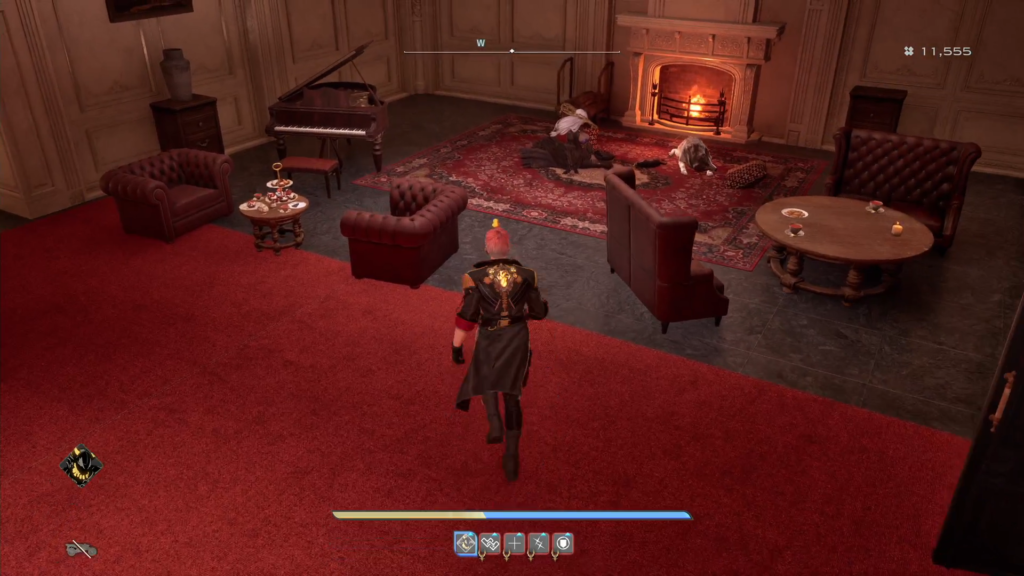1024x576 pixels.
Task: Activate the linked-diamonds ability icon
Action: click(490, 543)
